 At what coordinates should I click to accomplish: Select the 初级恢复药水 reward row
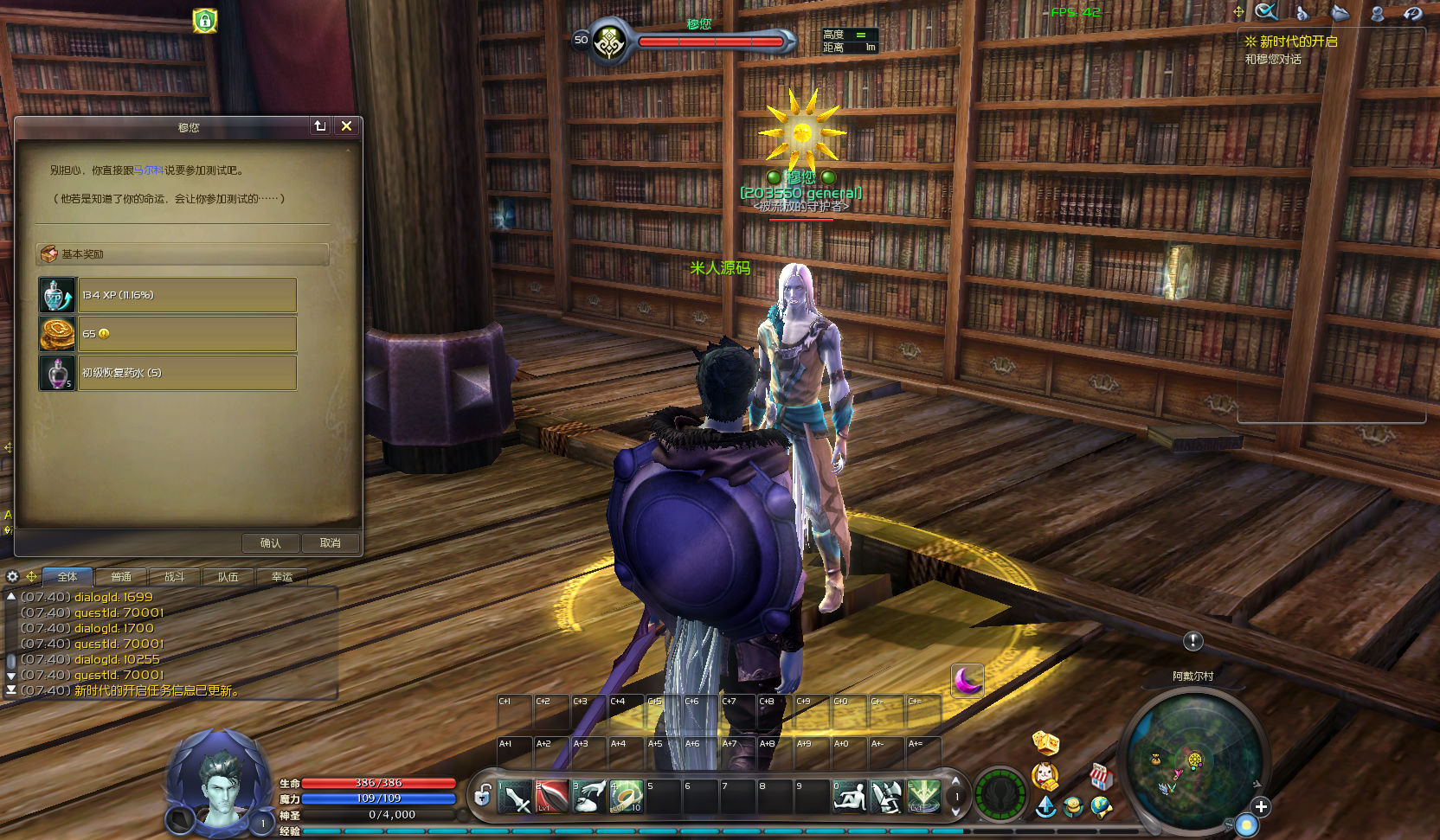point(187,373)
